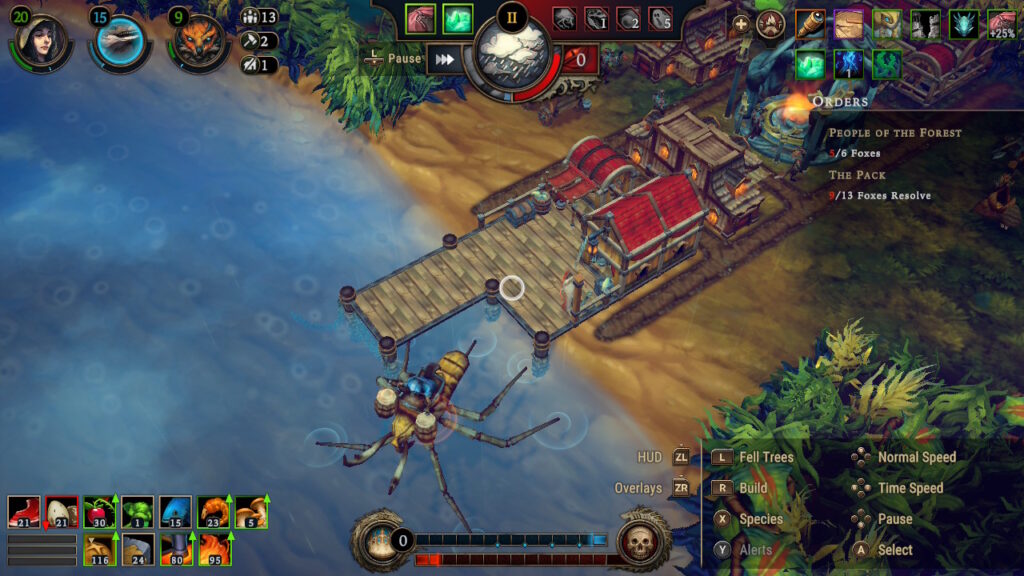Screen dimensions: 1024x576
Task: Select the fox species portrait
Action: click(197, 40)
